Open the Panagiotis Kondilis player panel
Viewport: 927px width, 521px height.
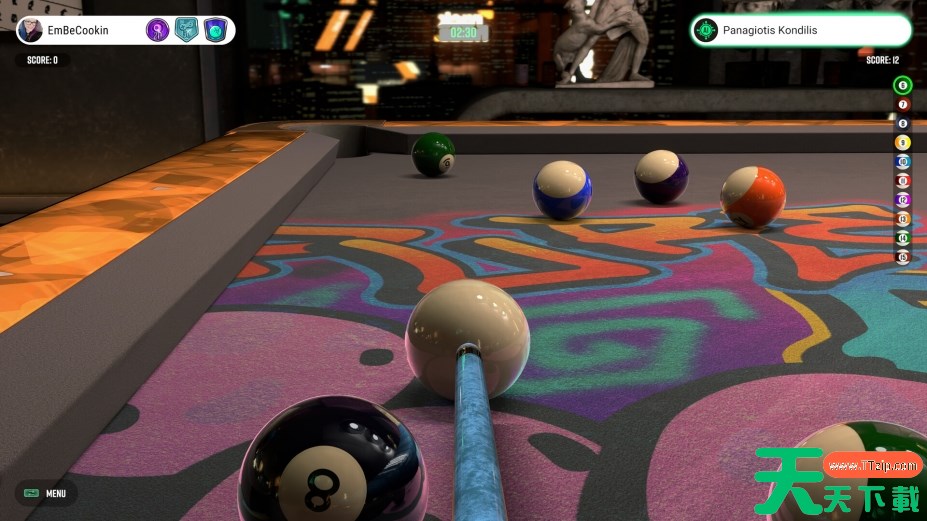pos(800,30)
